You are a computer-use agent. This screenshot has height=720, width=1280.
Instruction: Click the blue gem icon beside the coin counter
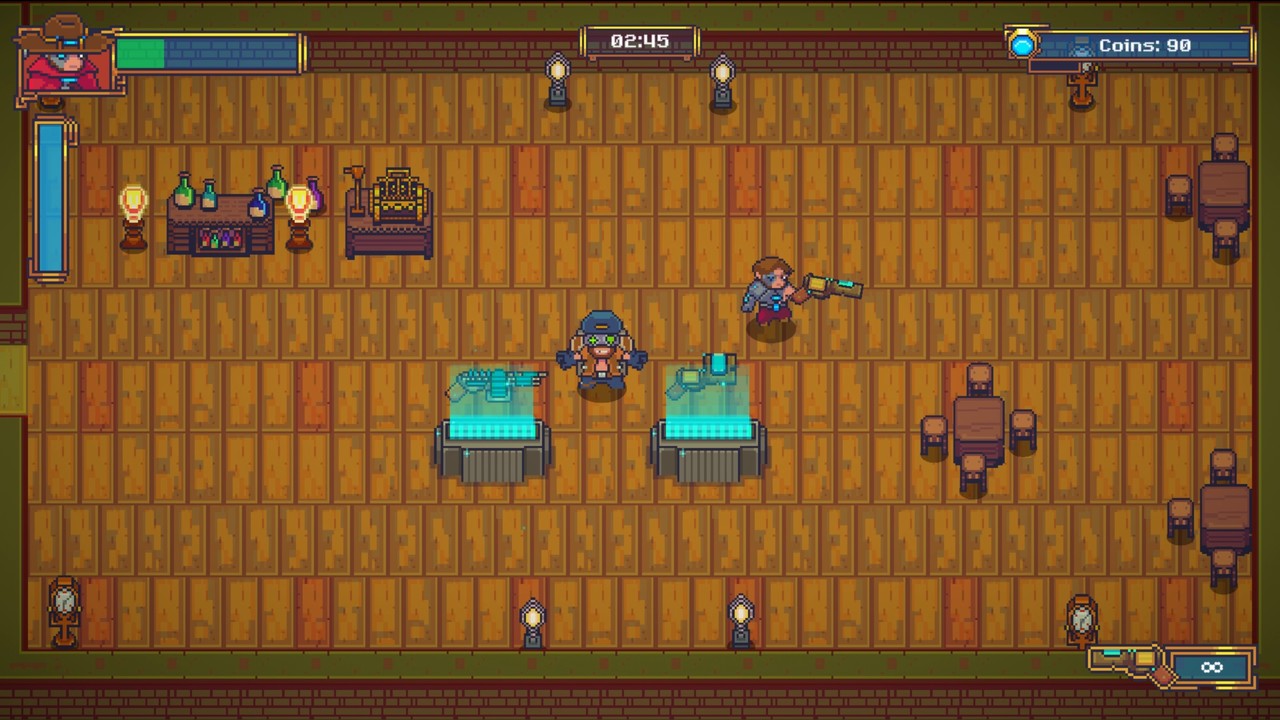(1024, 44)
